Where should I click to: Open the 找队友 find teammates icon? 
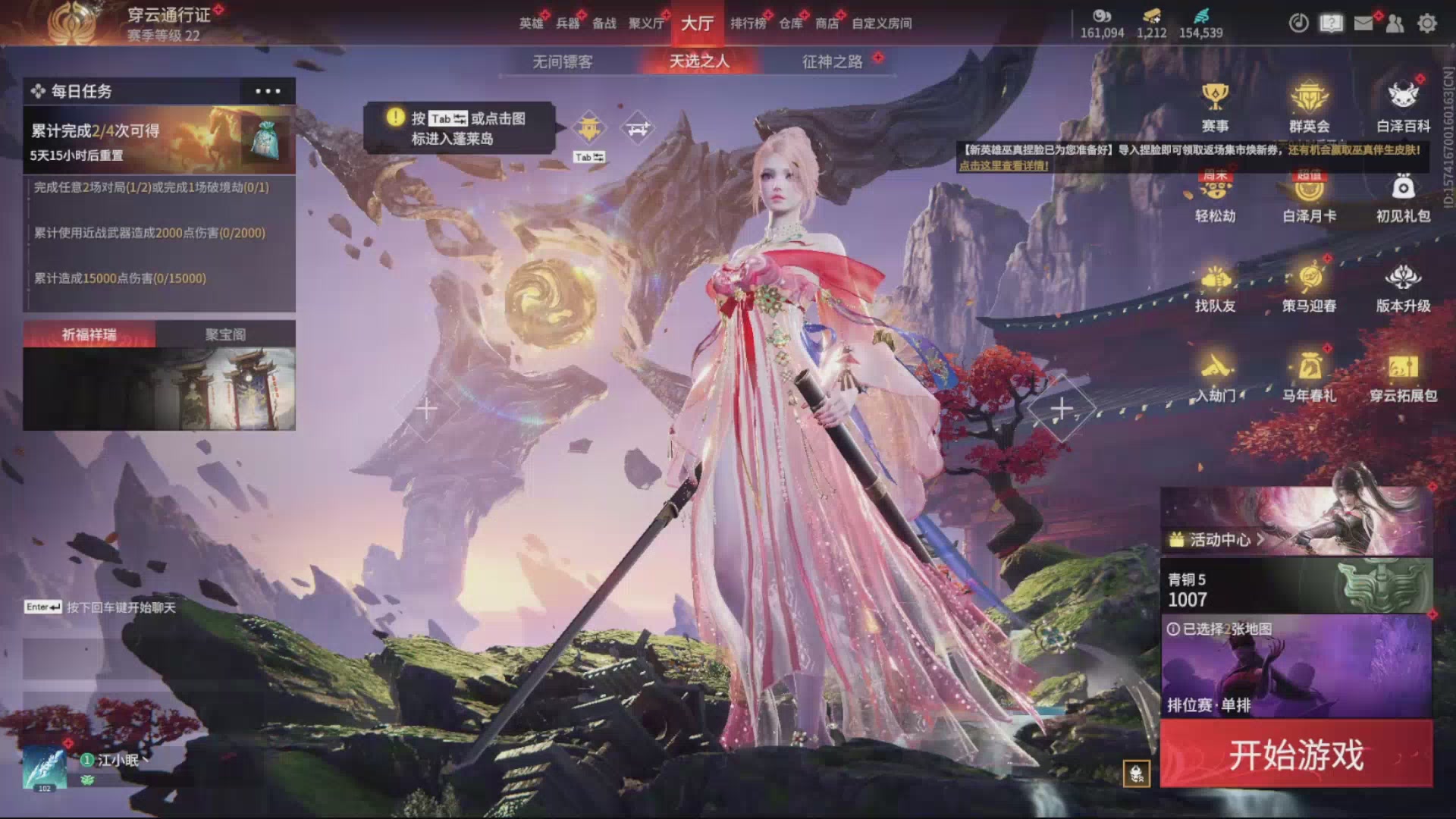[x=1215, y=288]
